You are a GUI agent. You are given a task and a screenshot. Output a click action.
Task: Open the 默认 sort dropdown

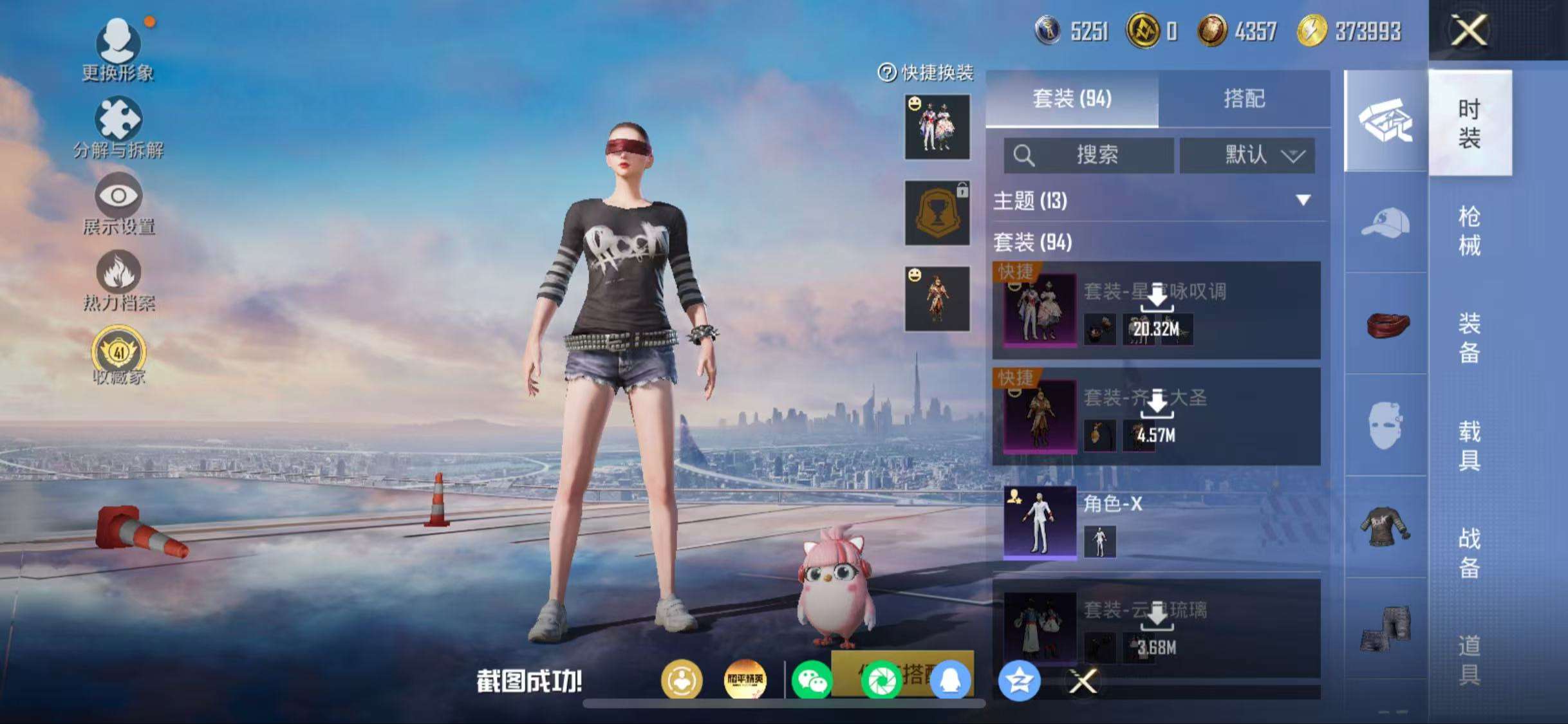pyautogui.click(x=1247, y=155)
